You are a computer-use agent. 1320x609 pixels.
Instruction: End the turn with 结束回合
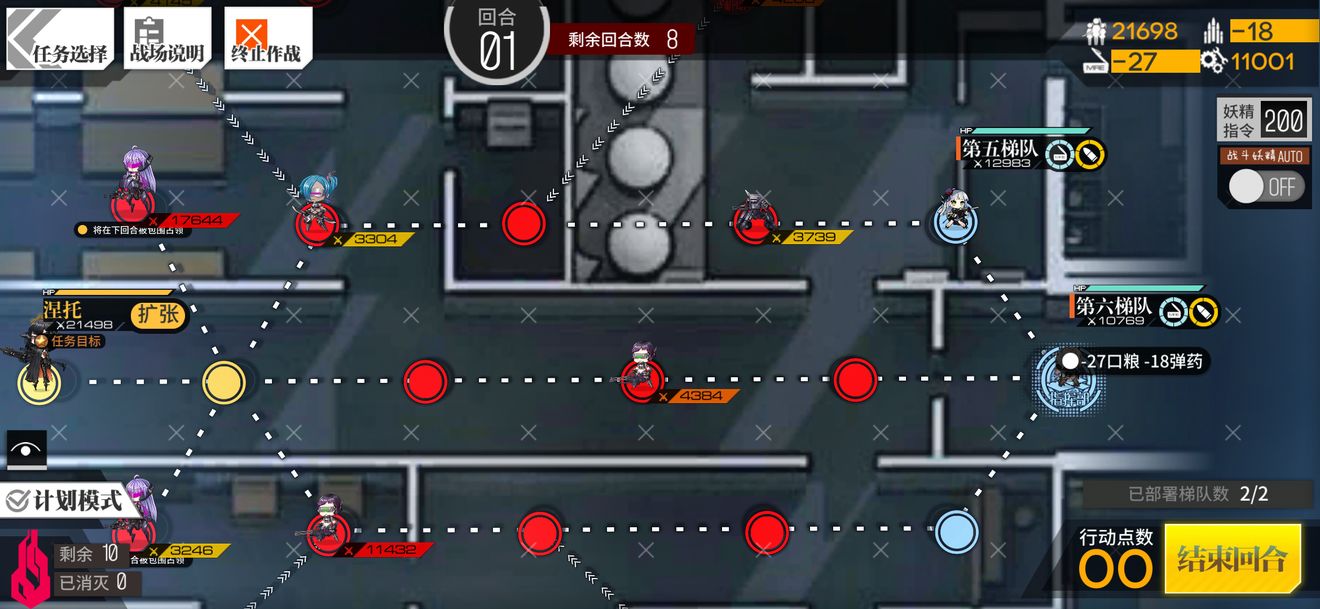(1232, 559)
